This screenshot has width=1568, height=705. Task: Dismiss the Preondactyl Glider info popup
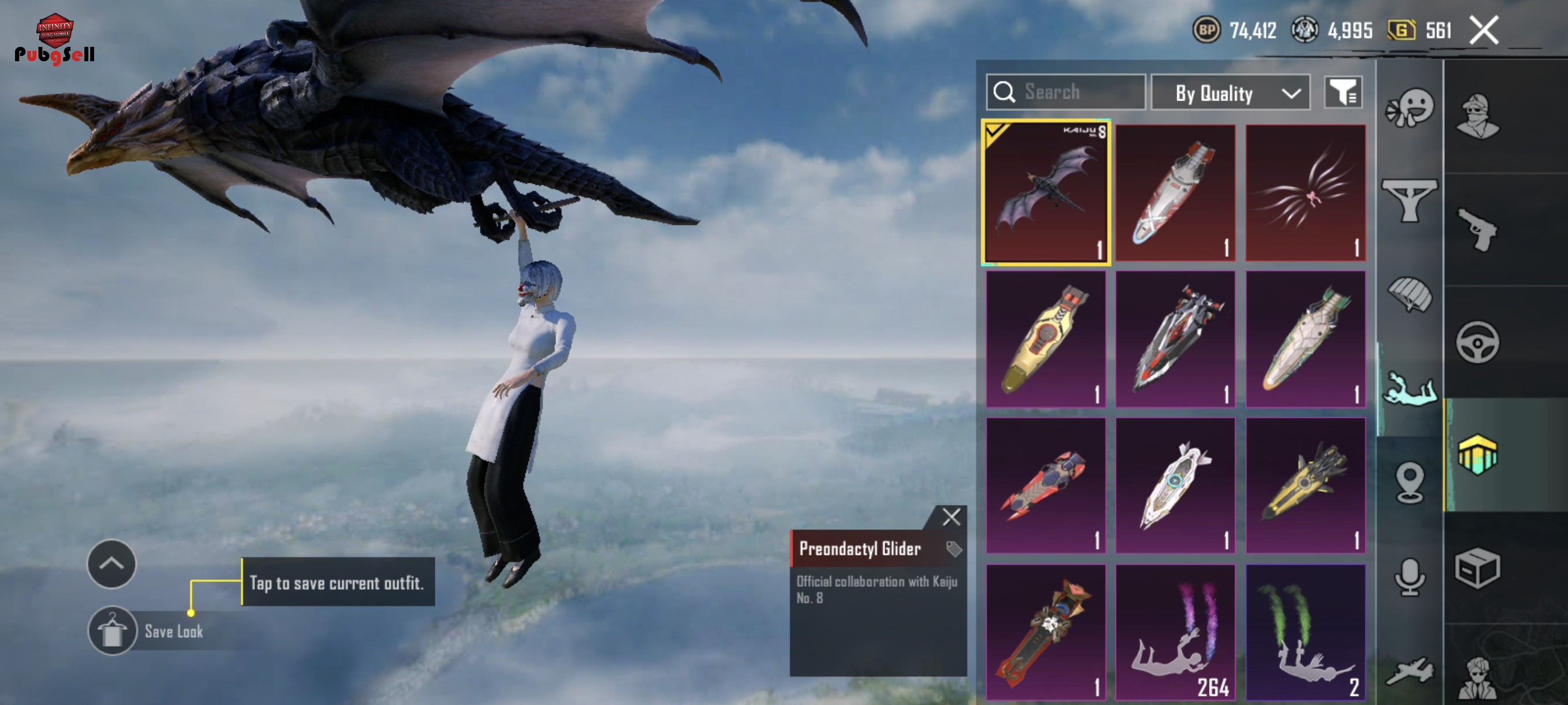point(951,517)
